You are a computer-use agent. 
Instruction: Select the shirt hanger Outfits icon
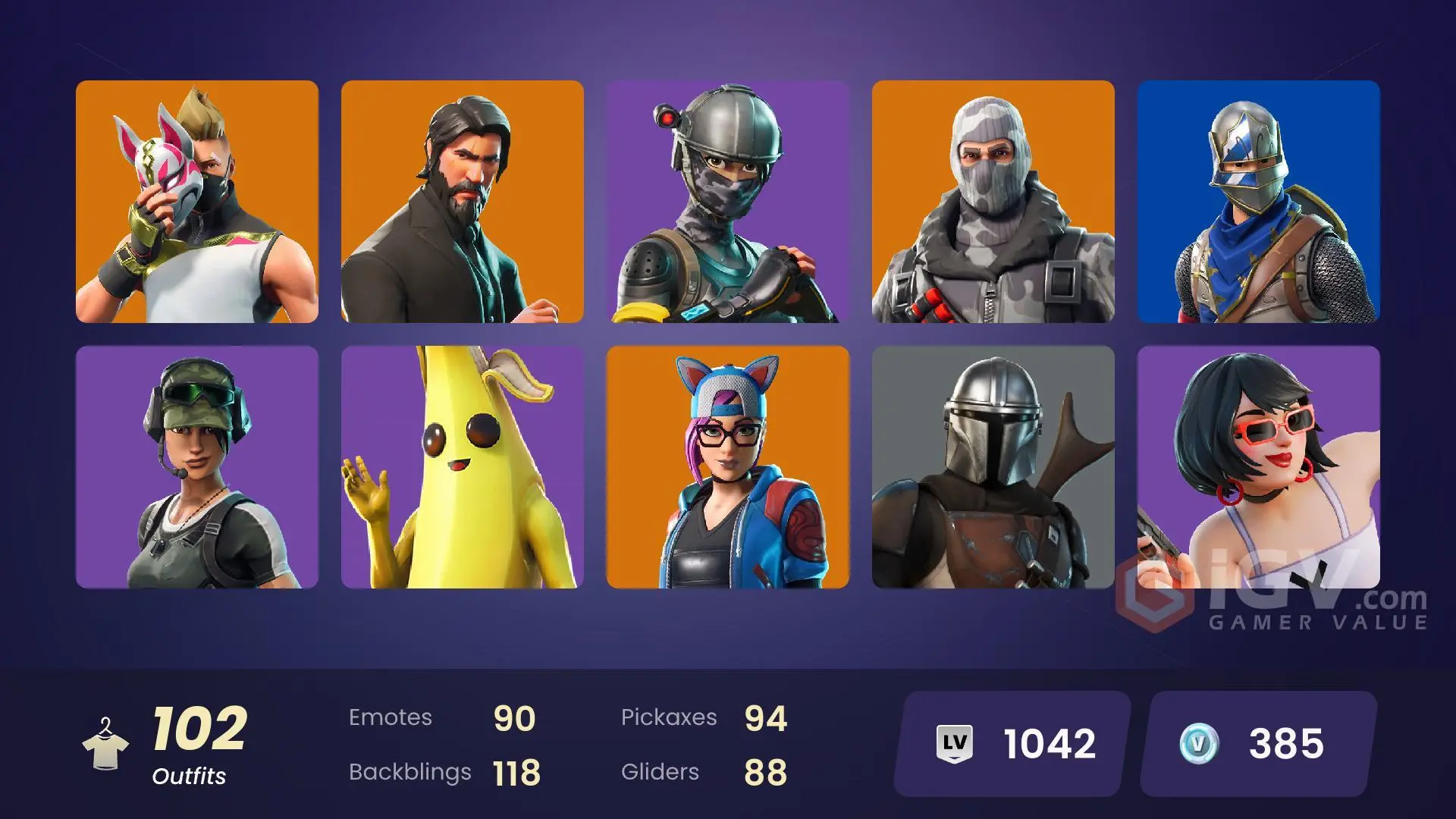pos(106,743)
